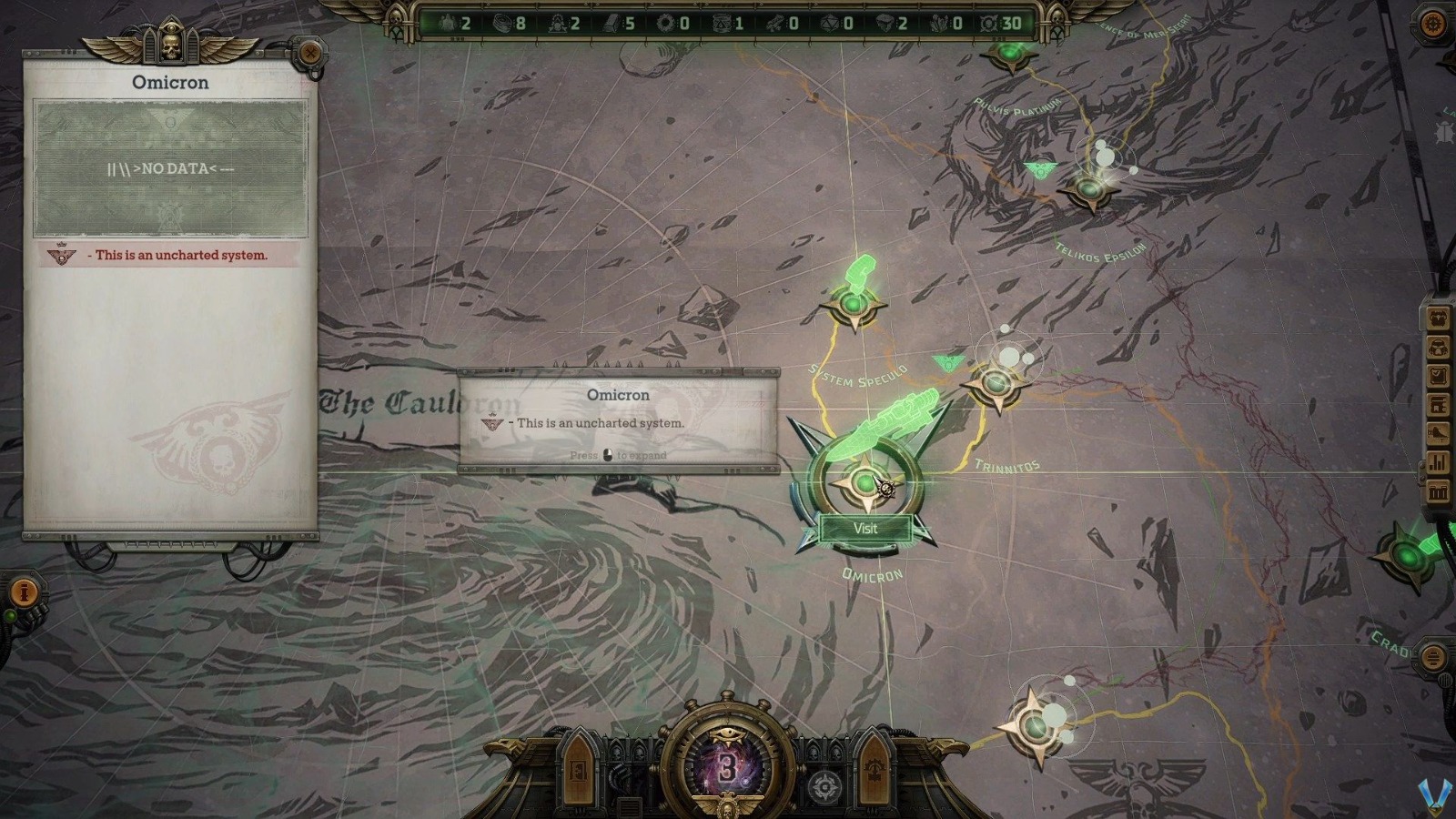Open the mission log icon in the sidebar
Screen dimensions: 1456x819
tap(1440, 375)
